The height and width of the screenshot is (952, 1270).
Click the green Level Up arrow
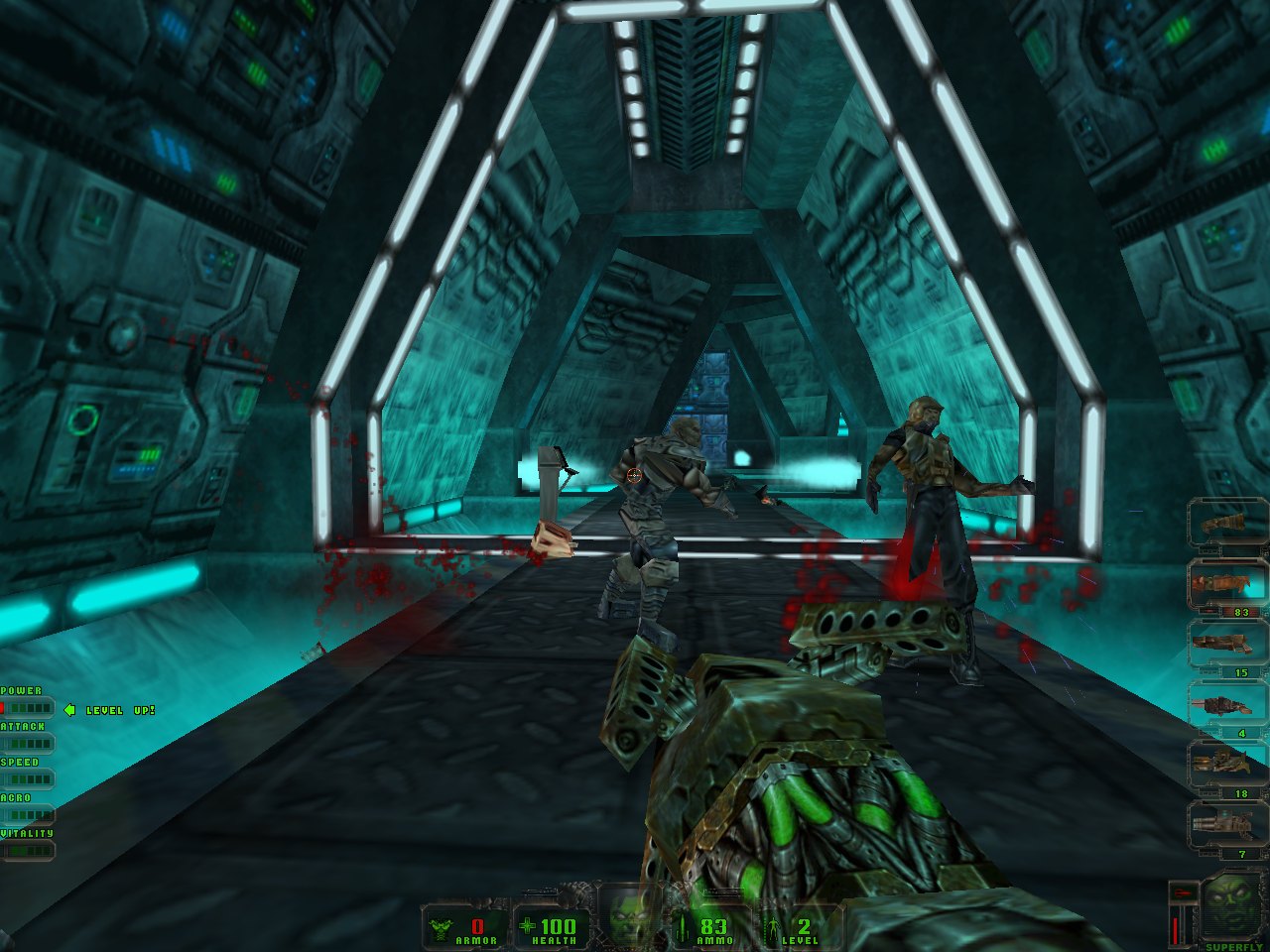click(x=69, y=710)
